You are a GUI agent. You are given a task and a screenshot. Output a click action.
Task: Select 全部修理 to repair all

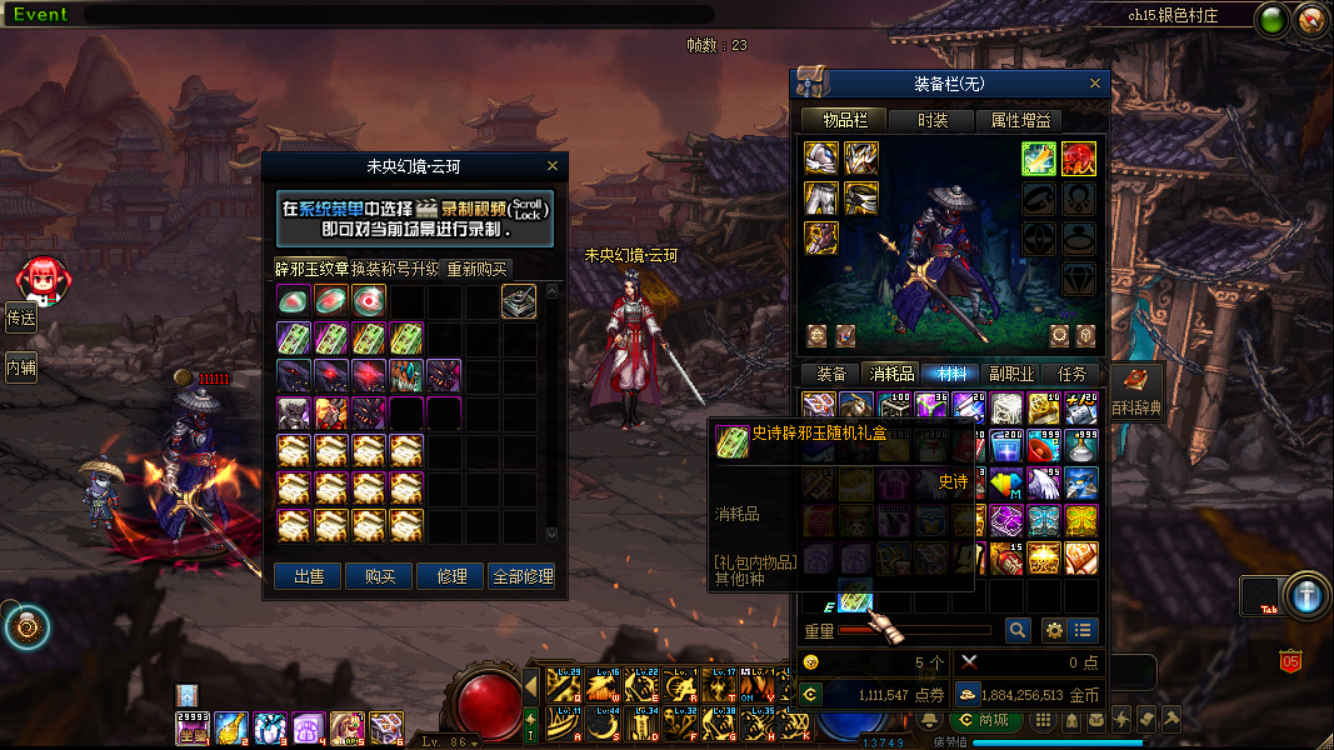click(522, 576)
